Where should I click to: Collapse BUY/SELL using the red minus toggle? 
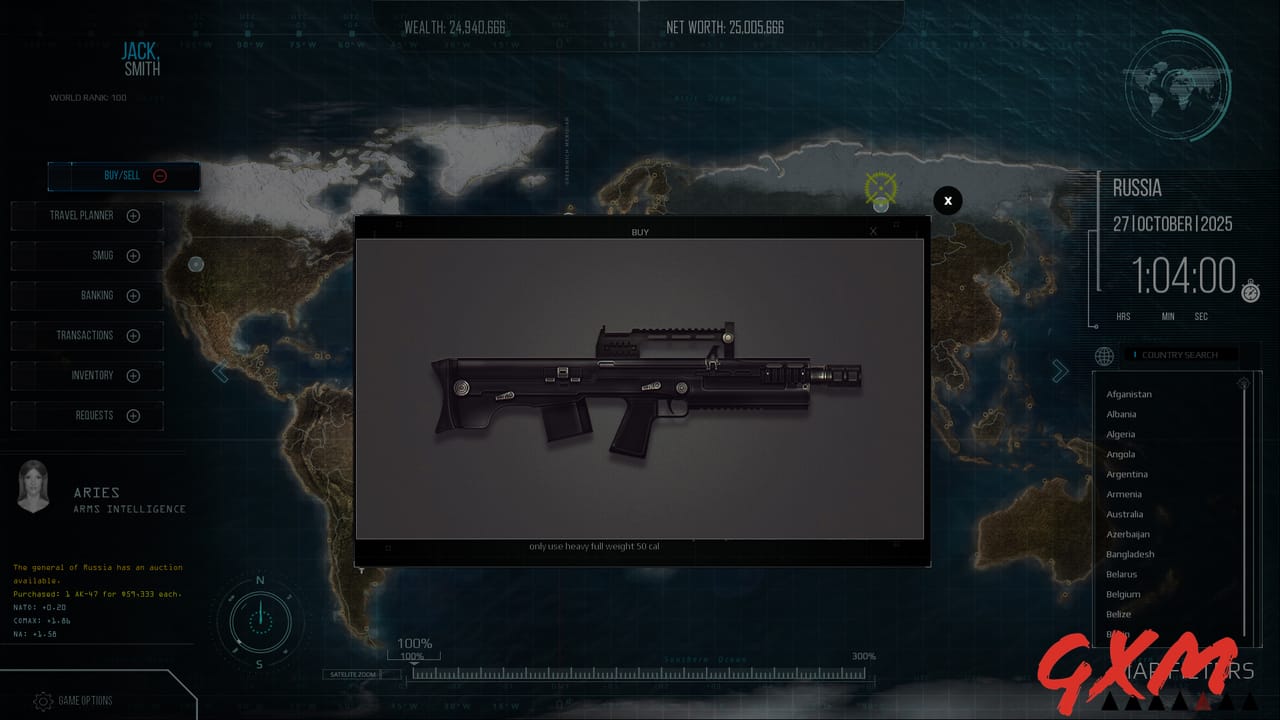tap(158, 175)
